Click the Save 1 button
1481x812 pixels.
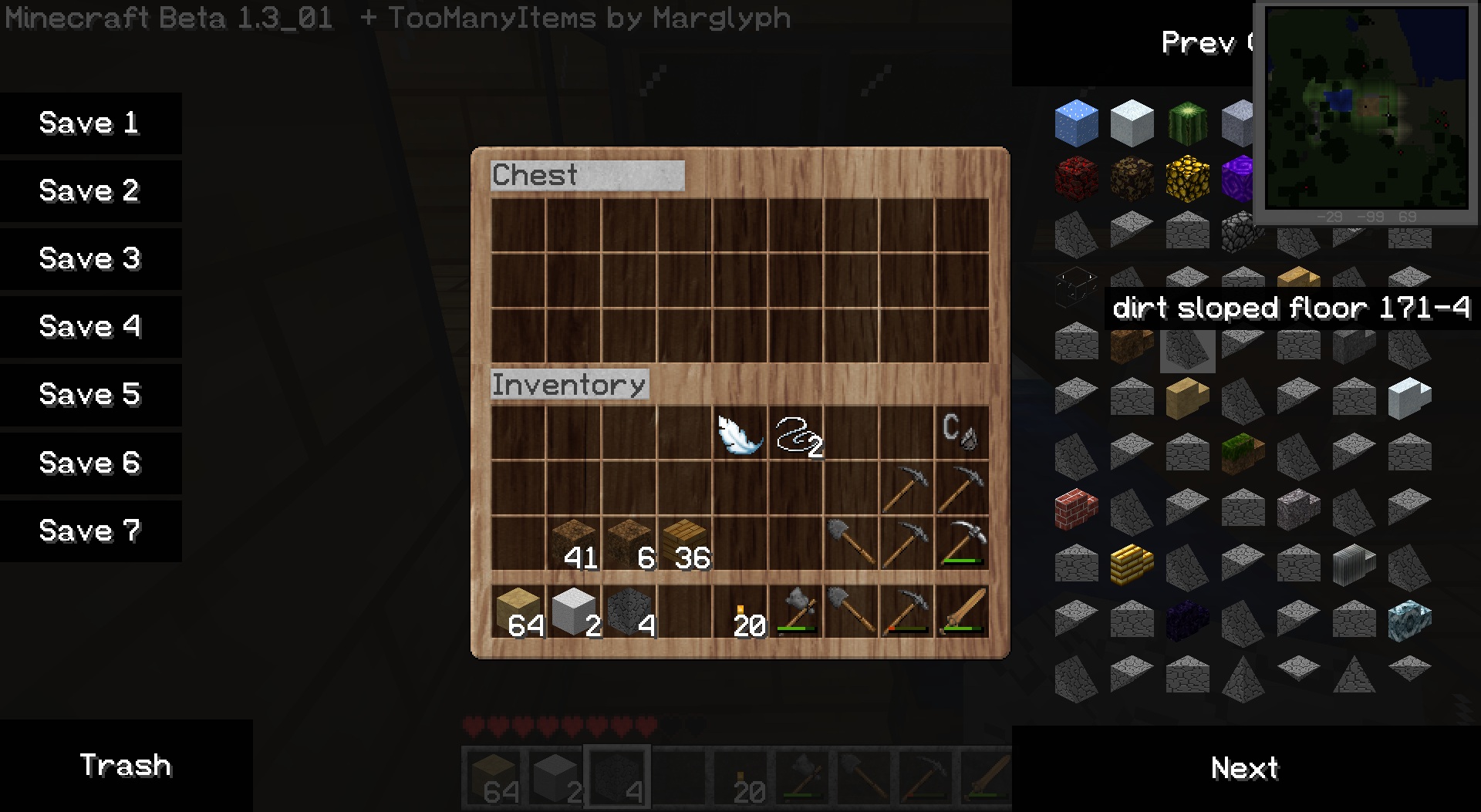pyautogui.click(x=90, y=123)
